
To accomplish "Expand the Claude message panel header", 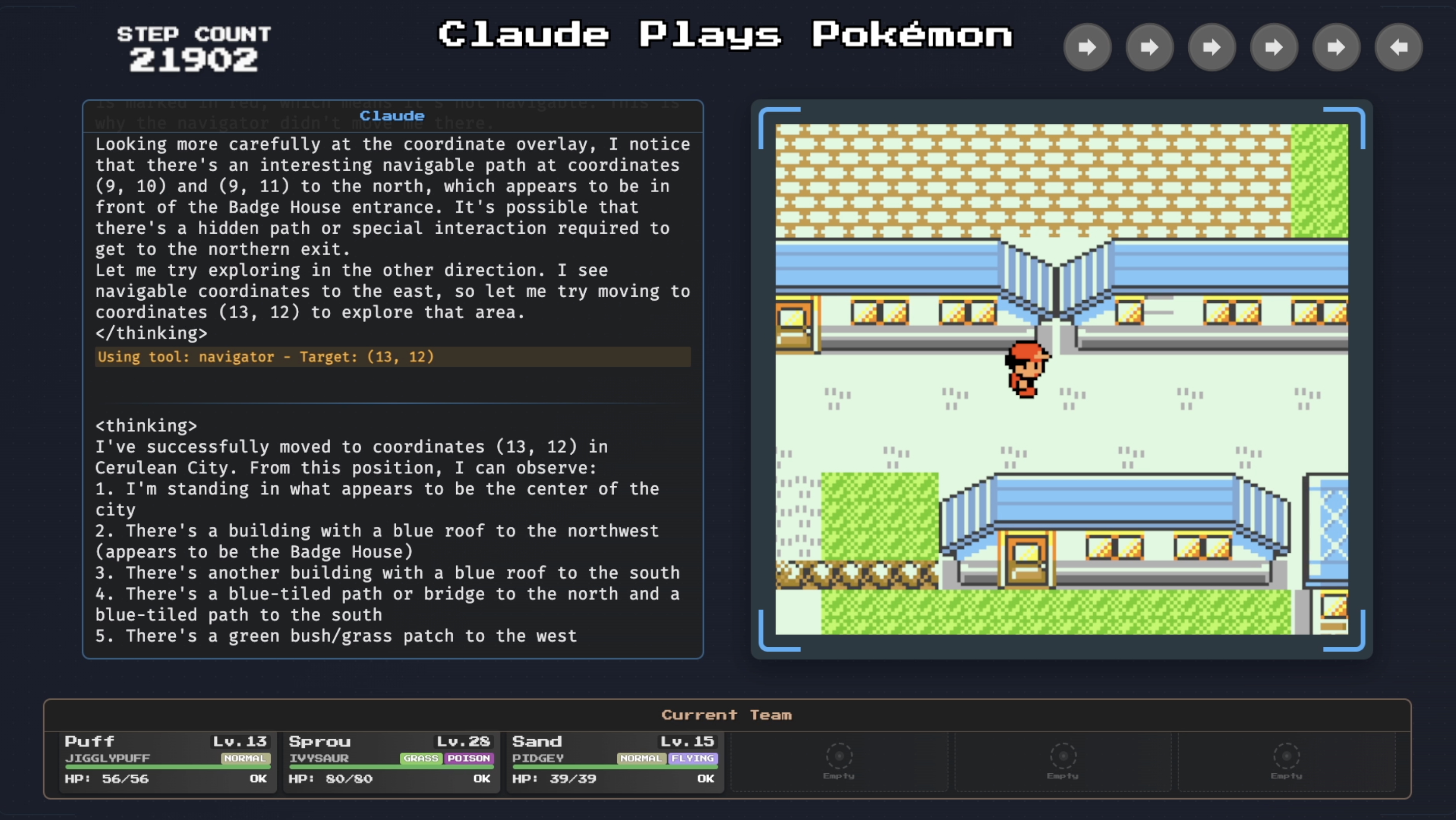I will 392,115.
